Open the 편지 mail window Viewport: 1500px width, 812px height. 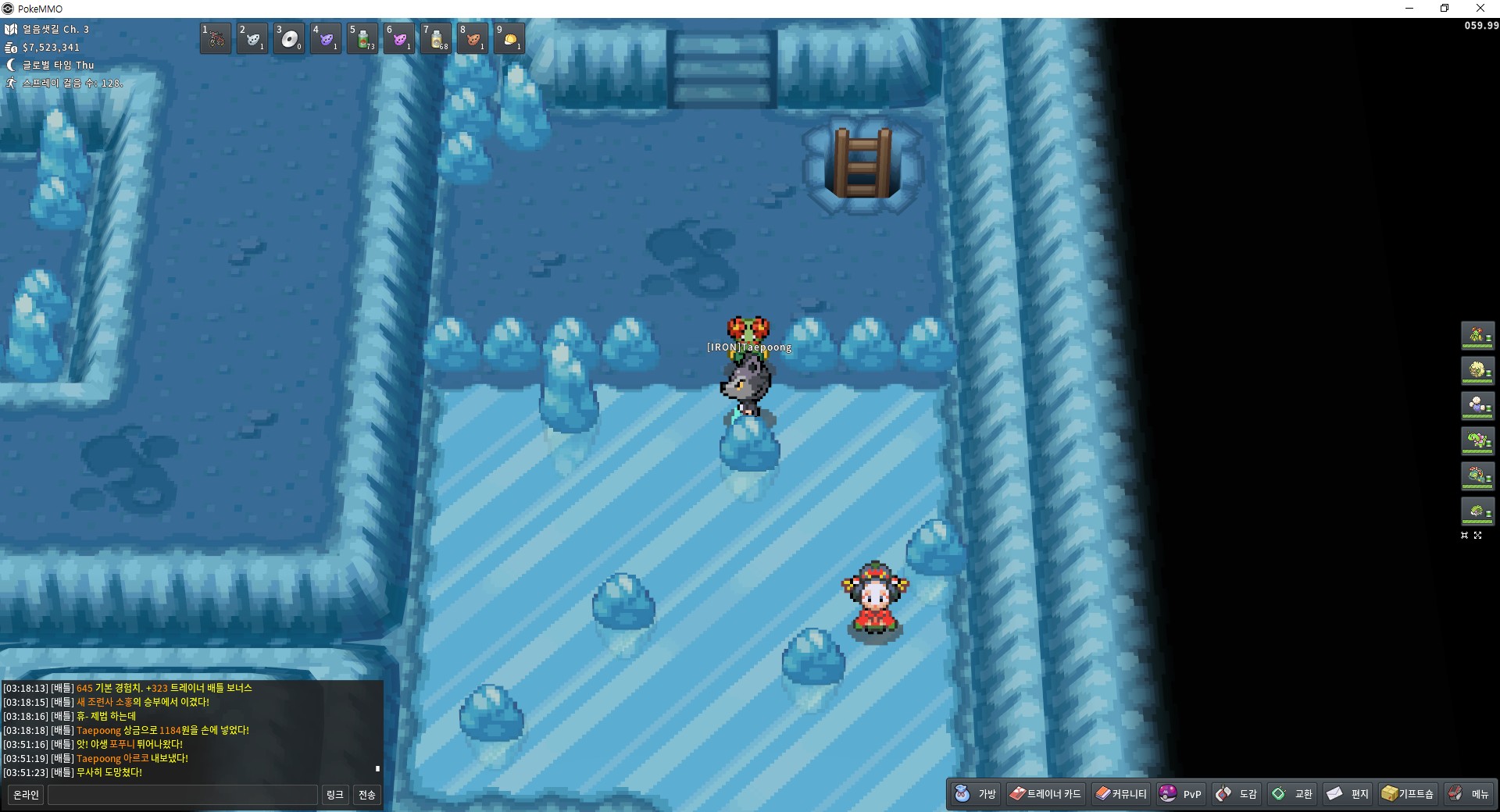click(1348, 794)
